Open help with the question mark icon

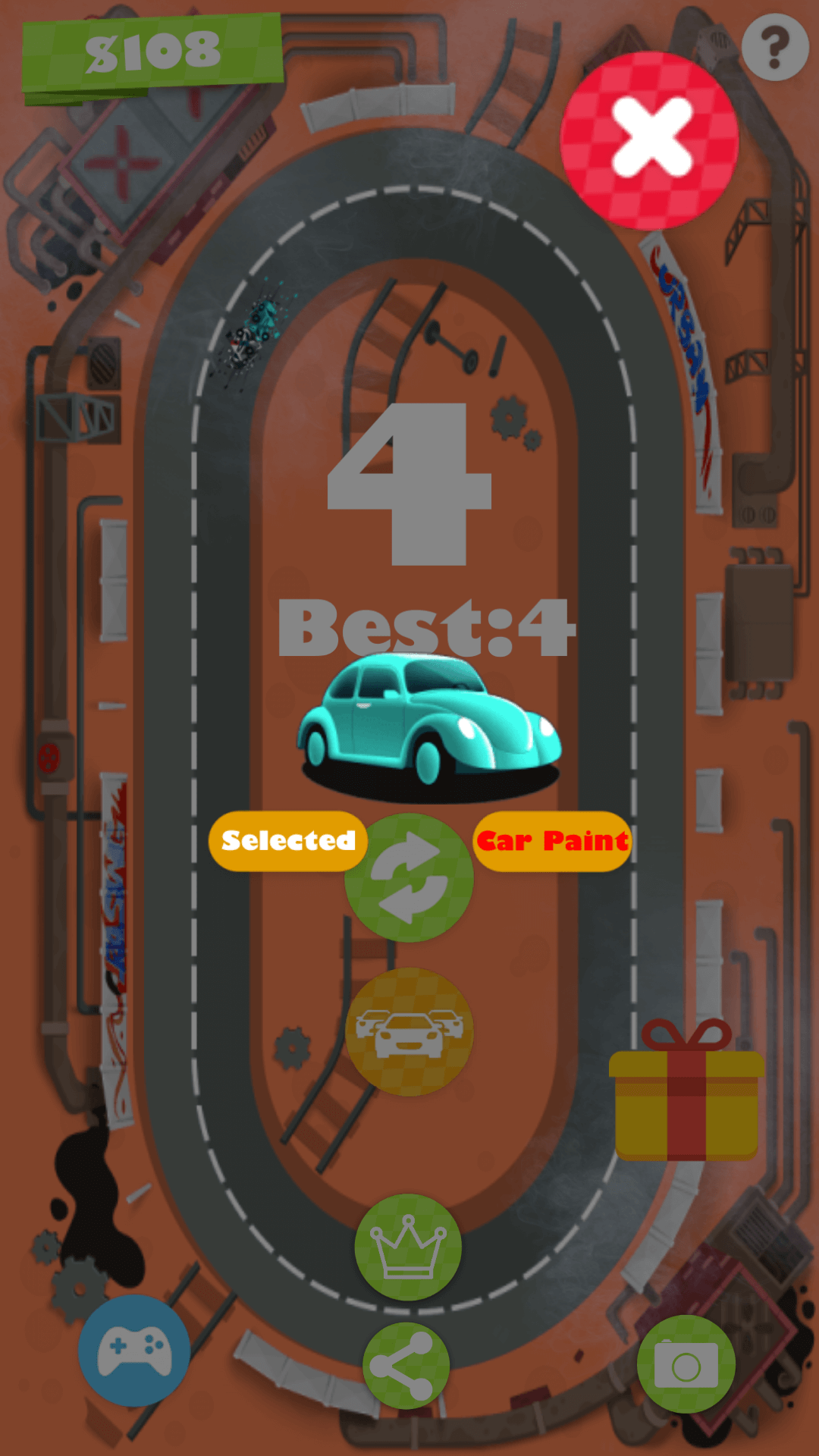click(x=774, y=47)
